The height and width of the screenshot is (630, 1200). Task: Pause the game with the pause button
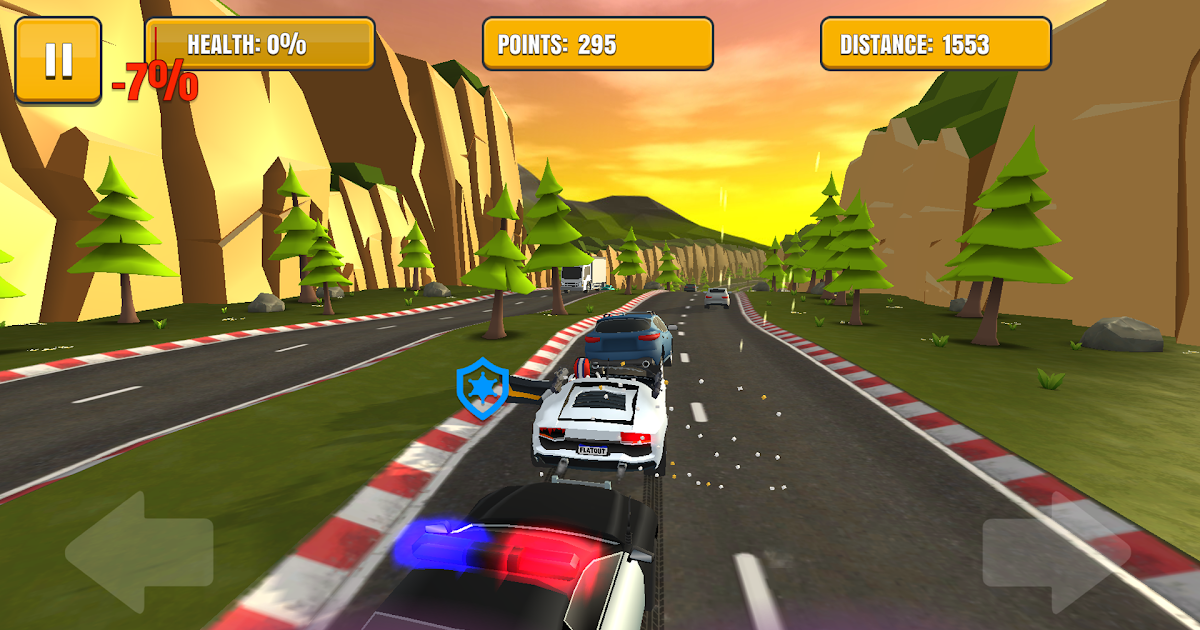click(58, 60)
